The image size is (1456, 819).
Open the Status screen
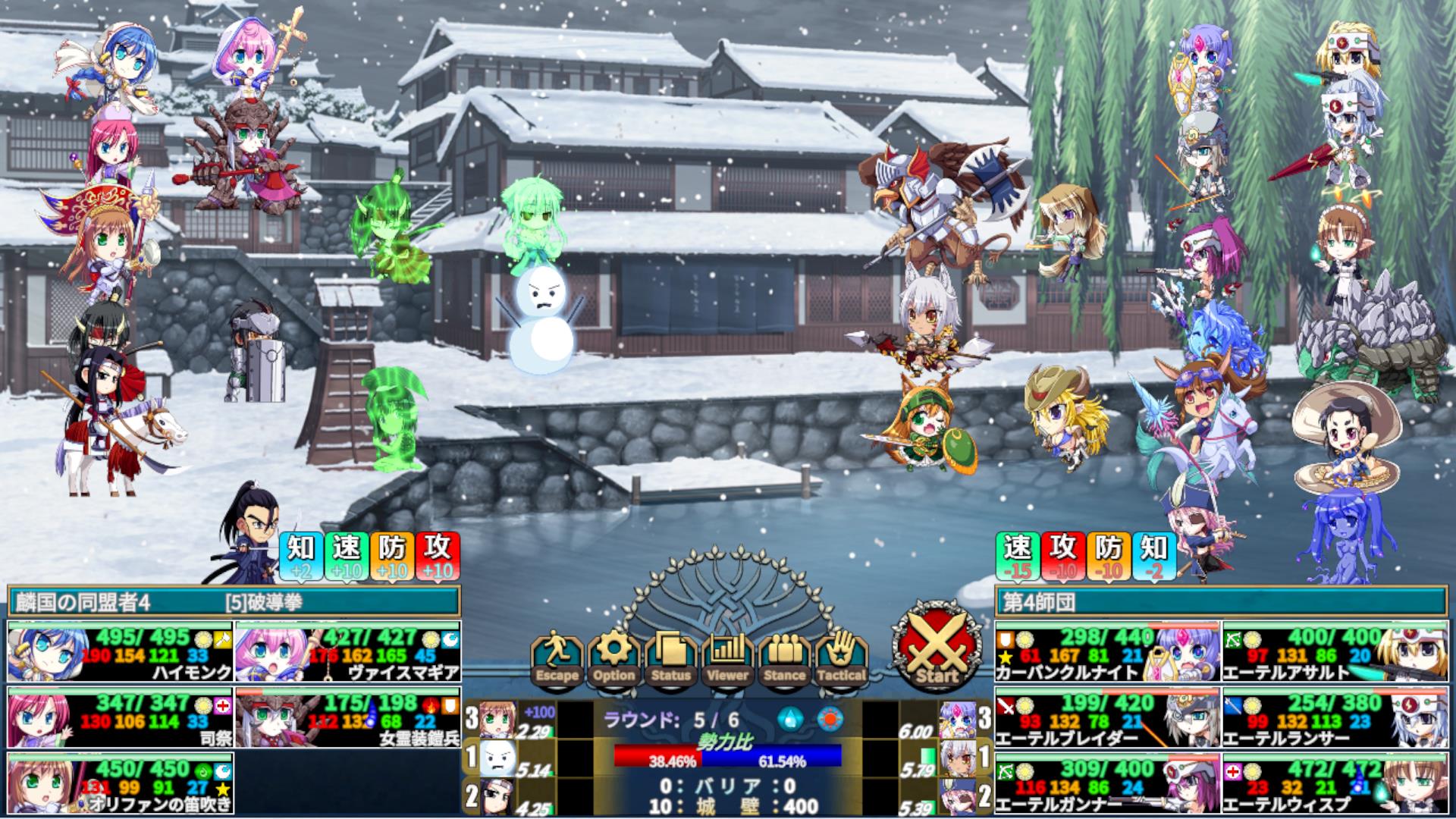671,658
